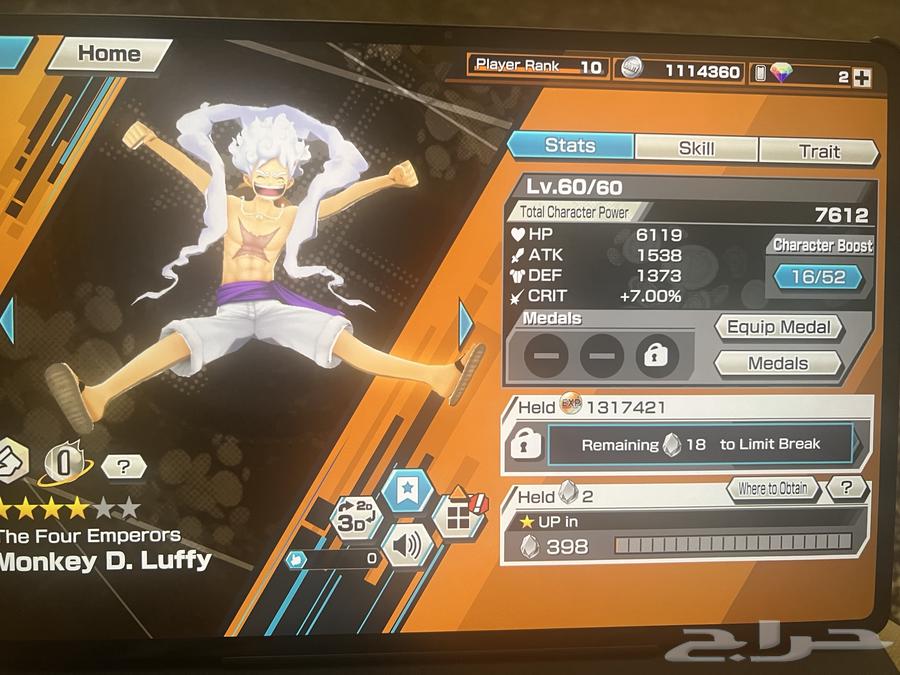Screen dimensions: 900x675
Task: Open the grid icon with alert badge
Action: [457, 518]
